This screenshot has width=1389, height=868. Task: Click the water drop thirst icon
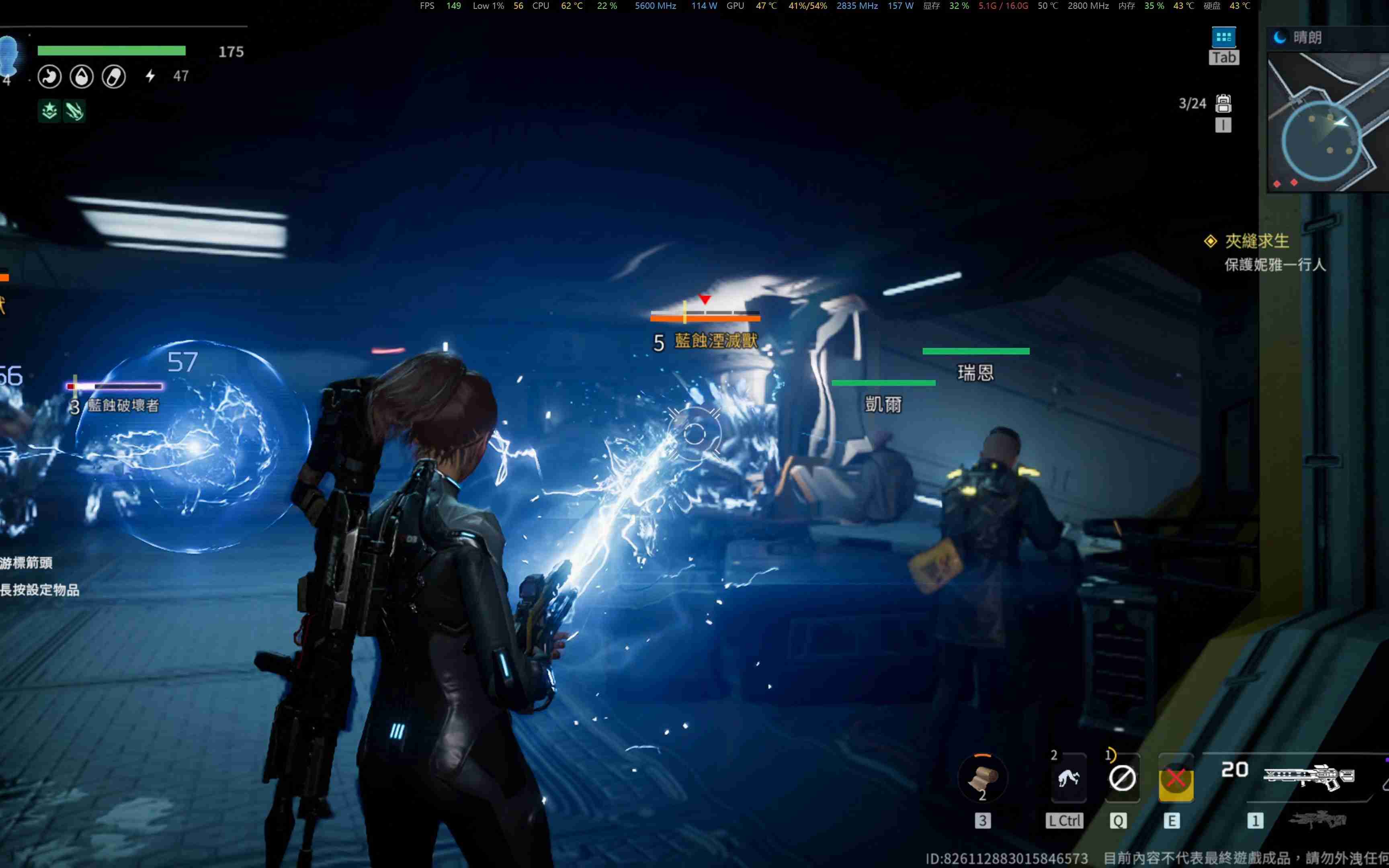pos(82,76)
